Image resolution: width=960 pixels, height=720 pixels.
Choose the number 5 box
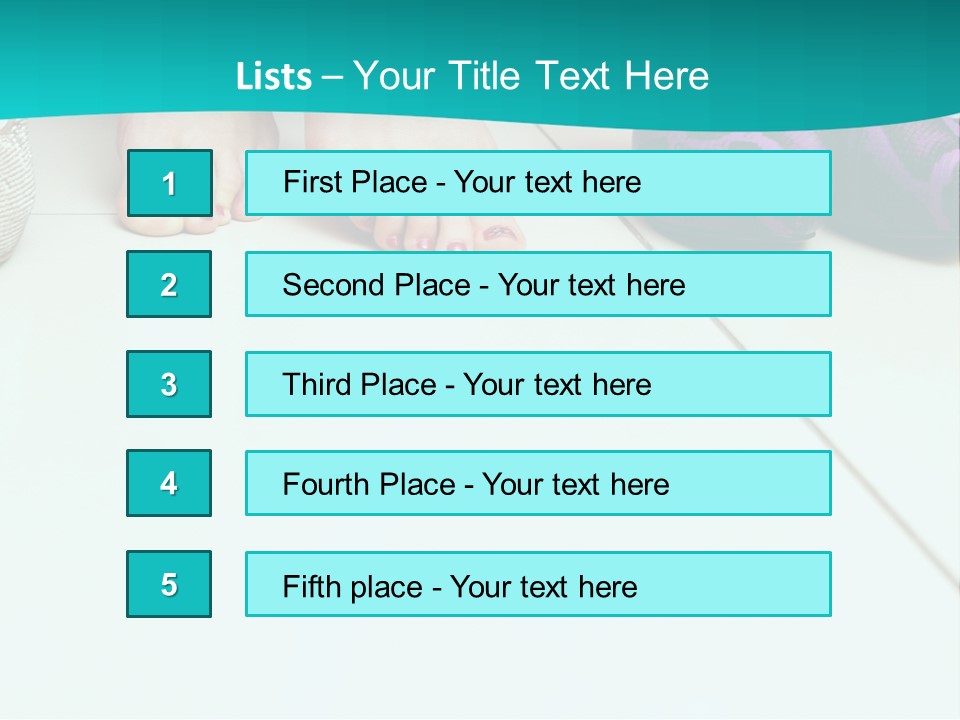pyautogui.click(x=169, y=584)
